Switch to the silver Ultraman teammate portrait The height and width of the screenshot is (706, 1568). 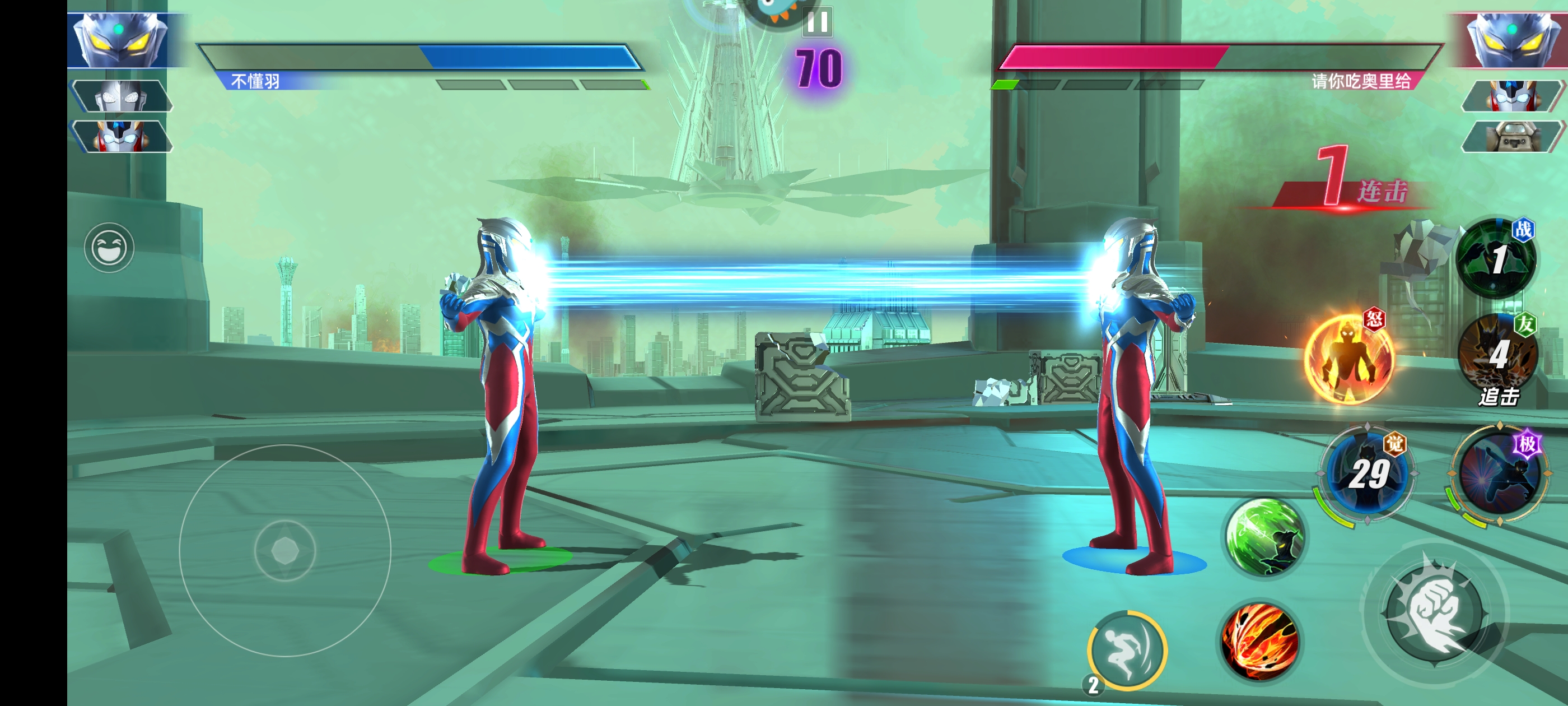point(122,96)
